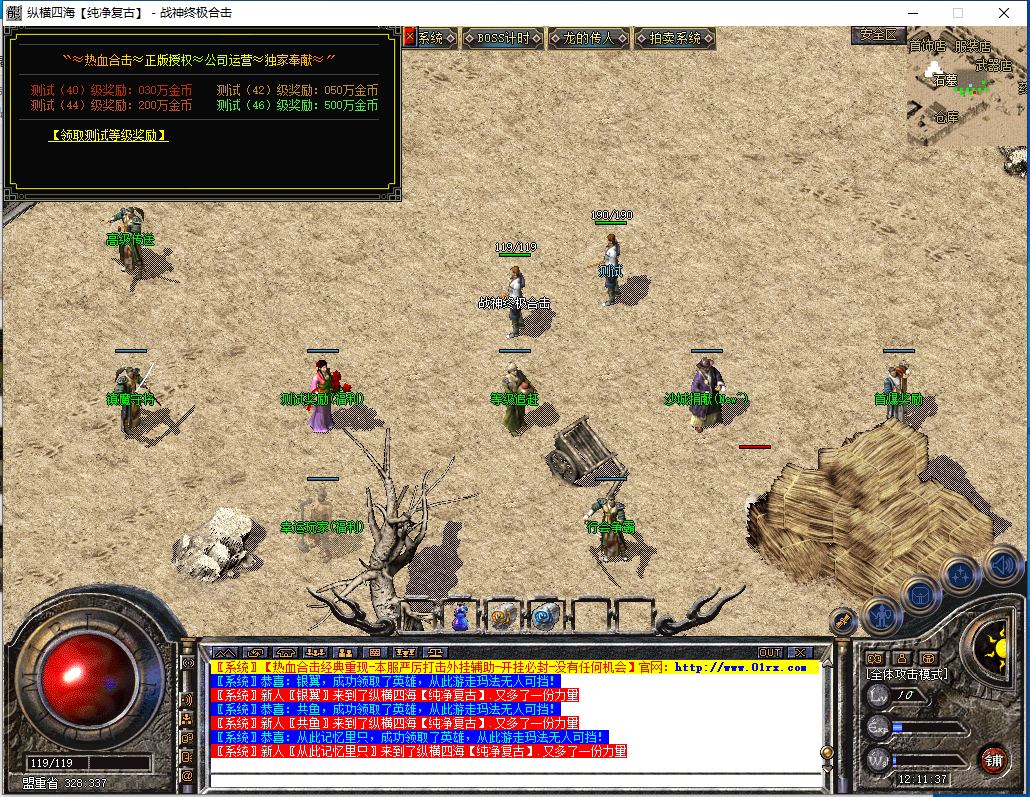Use the blue potion in the belt

pyautogui.click(x=461, y=617)
